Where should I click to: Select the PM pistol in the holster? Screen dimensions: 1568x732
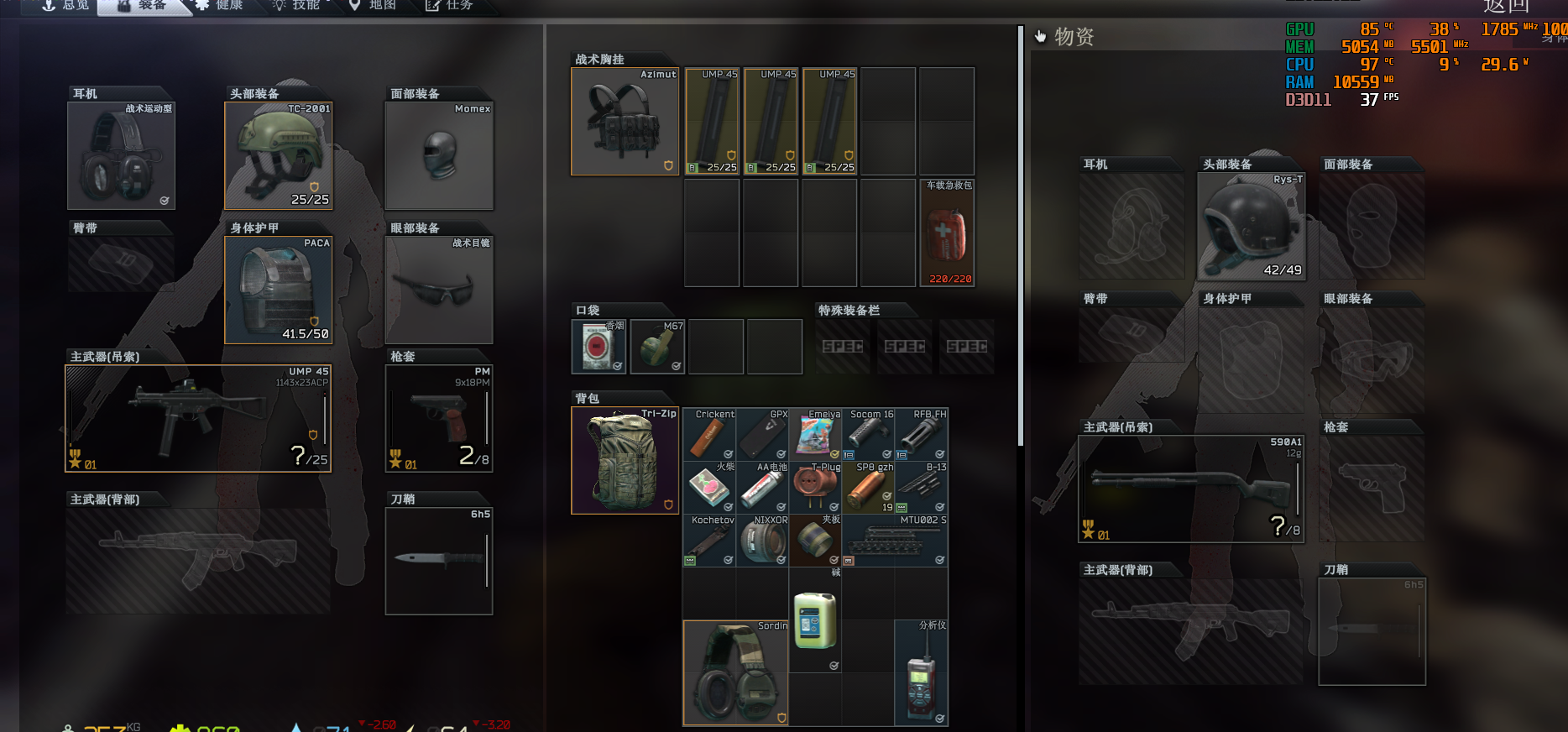coord(439,418)
